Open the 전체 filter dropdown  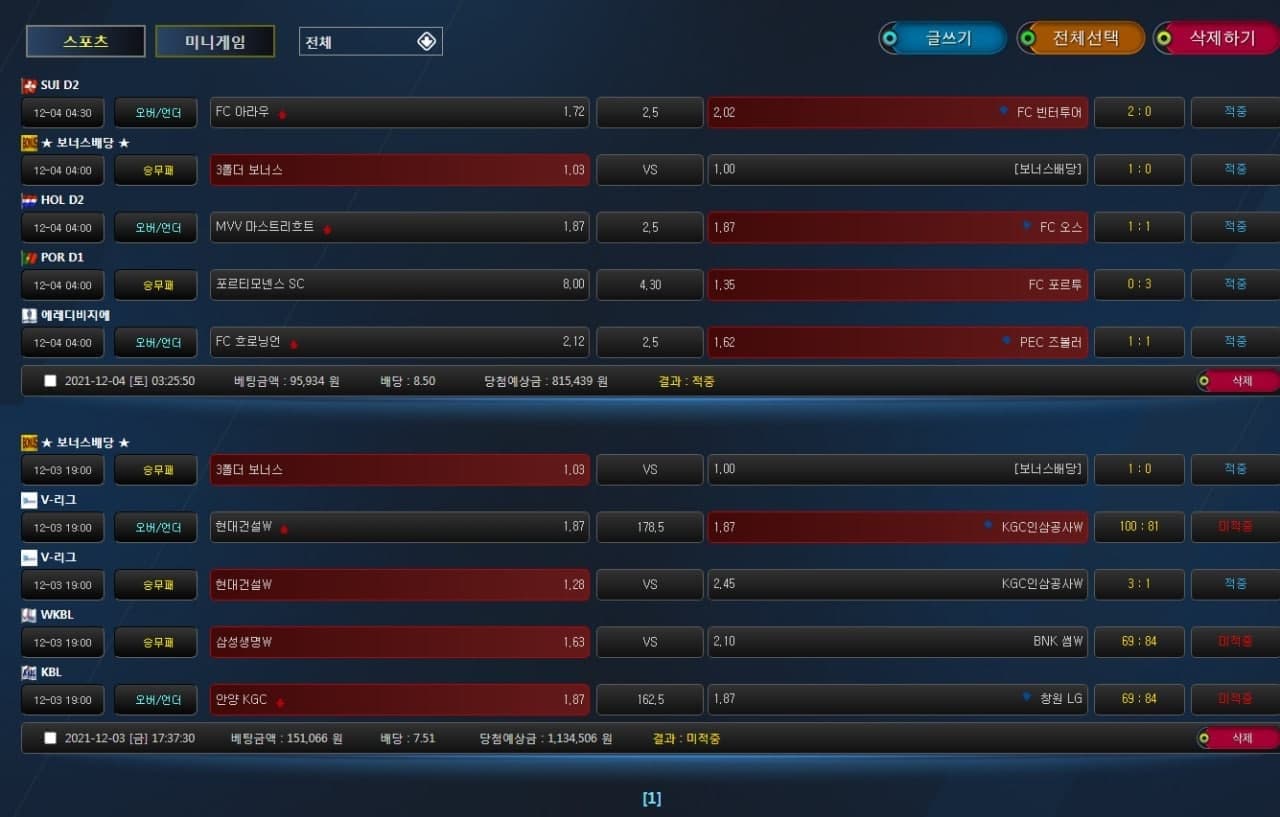pyautogui.click(x=371, y=42)
